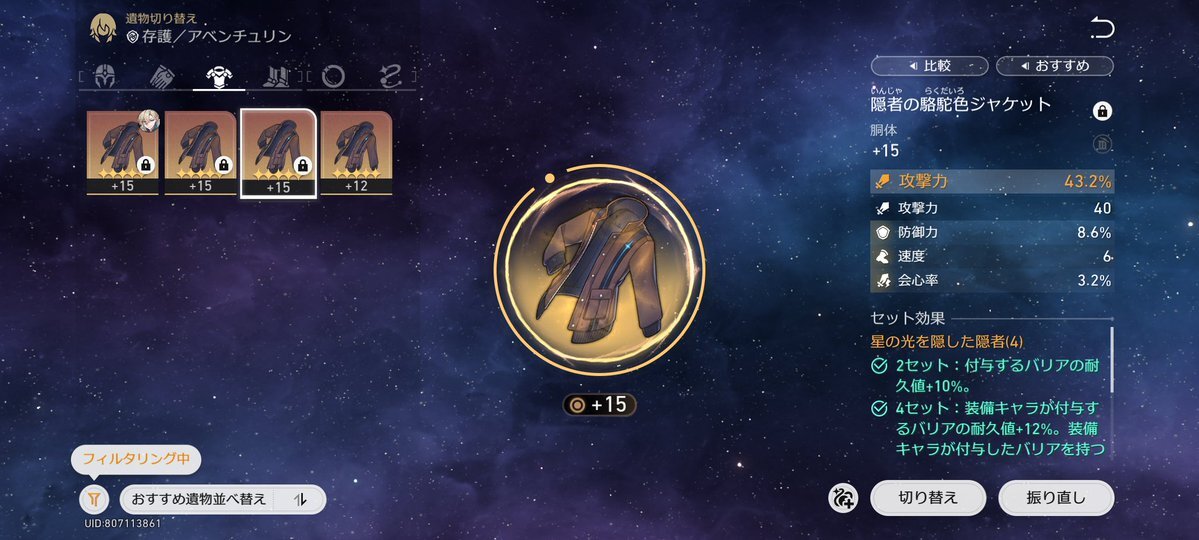Open the 比較 compare panel
This screenshot has height=540, width=1199.
(x=930, y=66)
